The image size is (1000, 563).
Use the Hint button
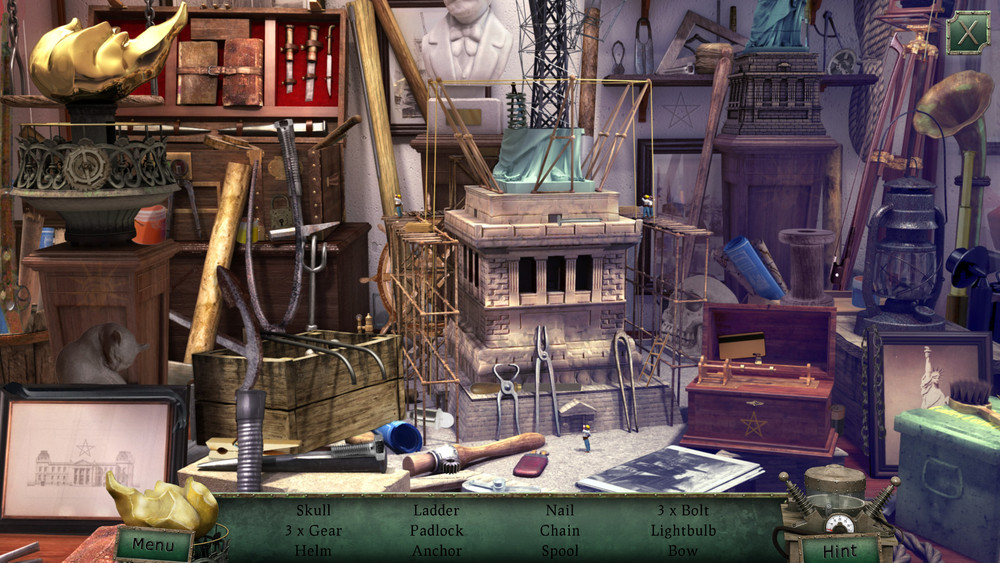(840, 550)
